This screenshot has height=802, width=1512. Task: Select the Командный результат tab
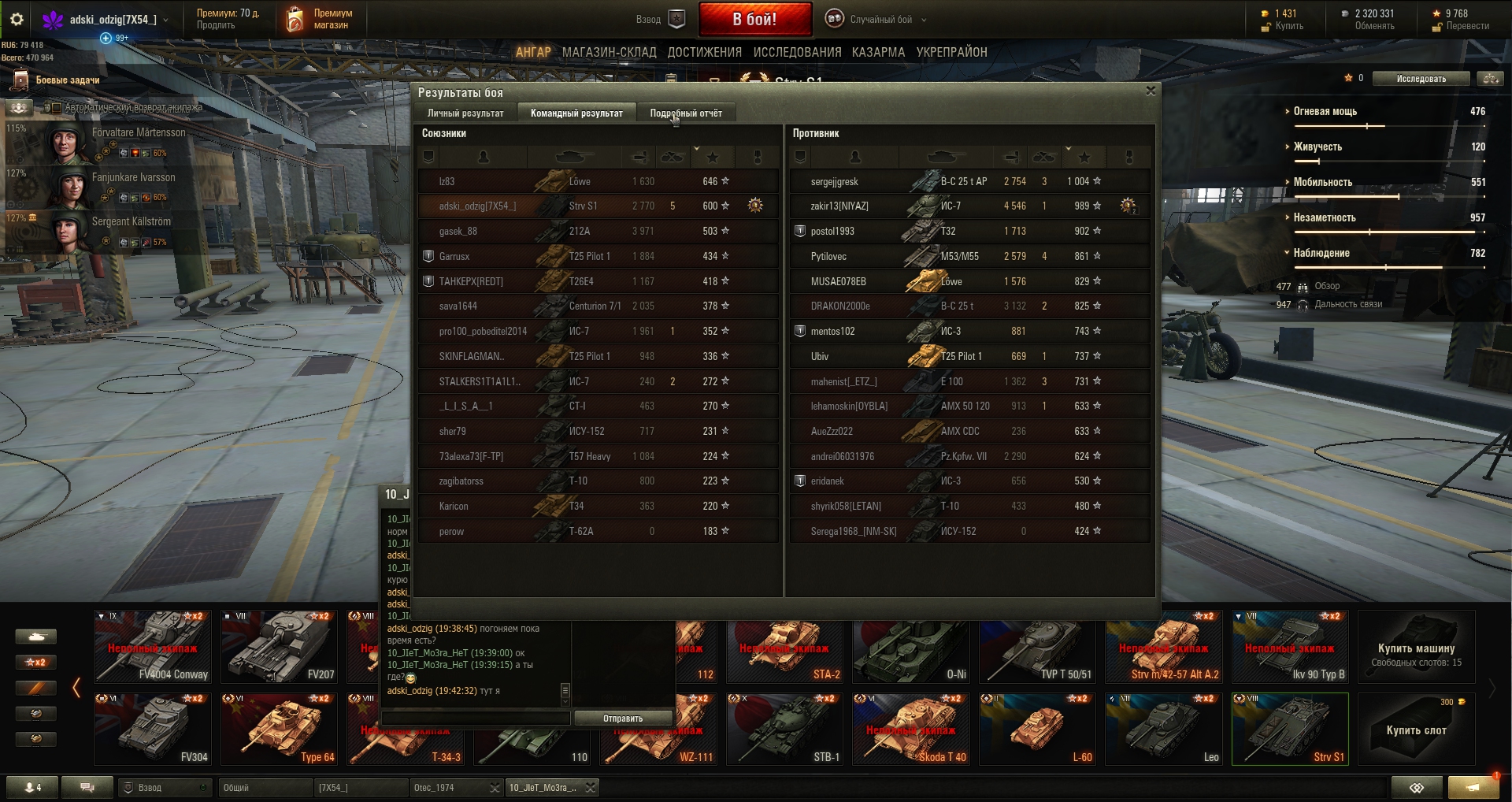tap(576, 113)
